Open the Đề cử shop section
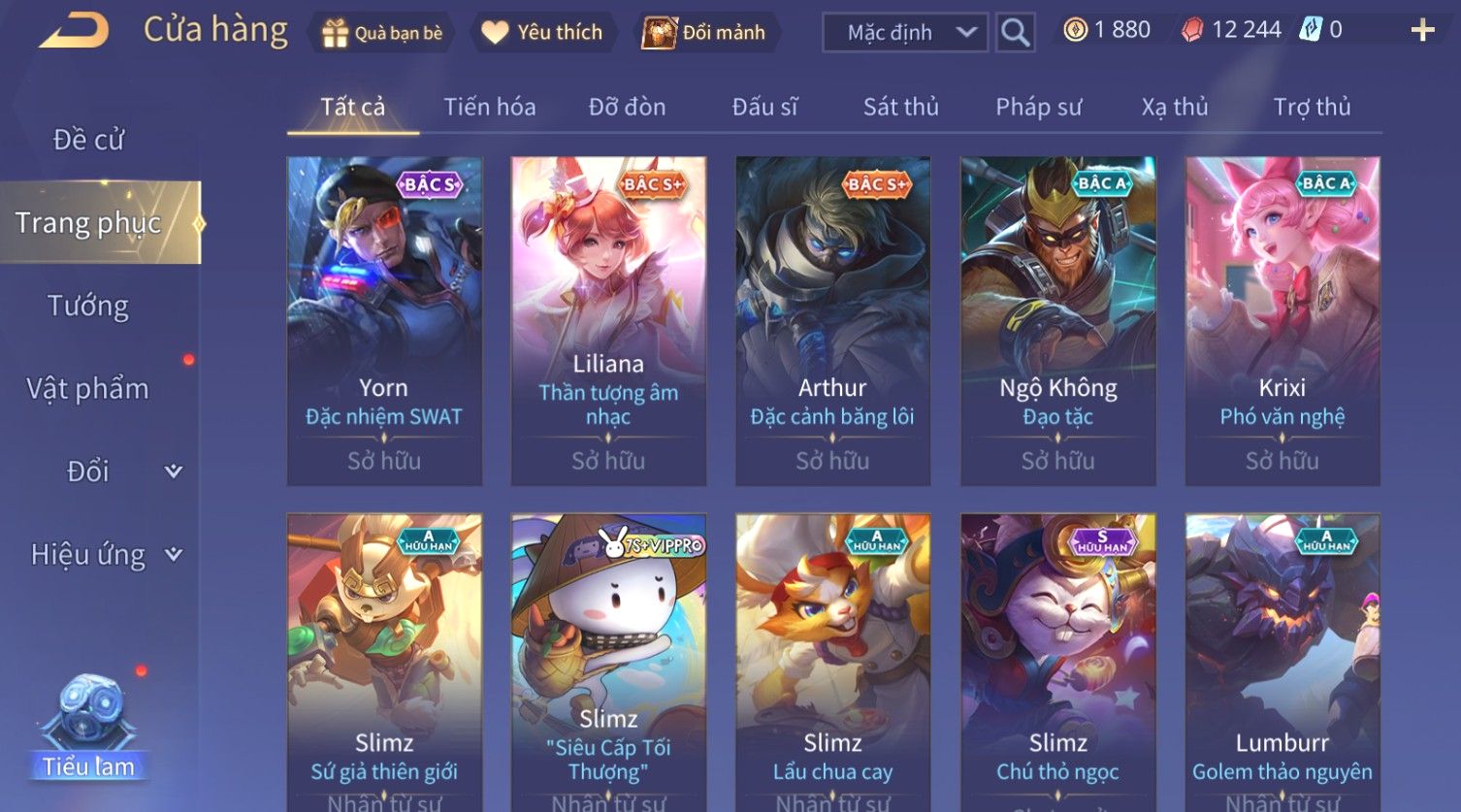The image size is (1461, 812). 88,140
